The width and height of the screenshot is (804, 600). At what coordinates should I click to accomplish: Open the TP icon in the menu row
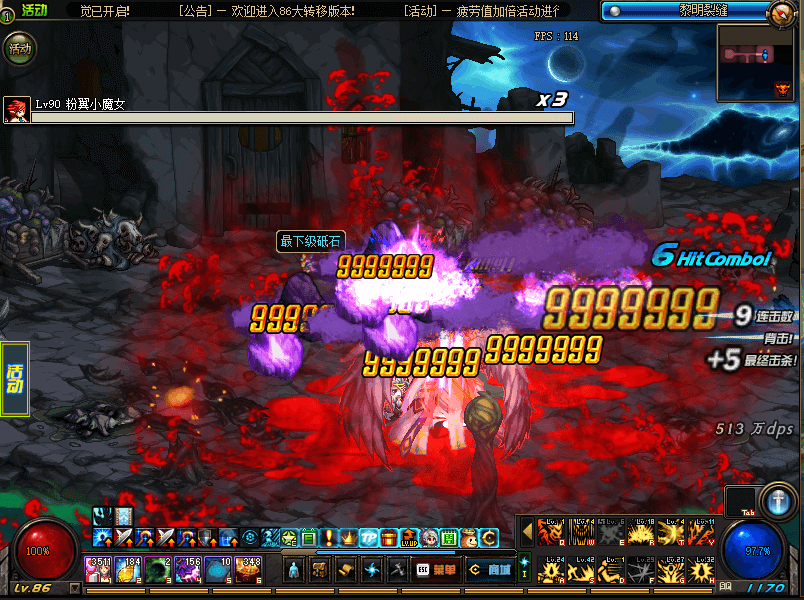point(368,538)
